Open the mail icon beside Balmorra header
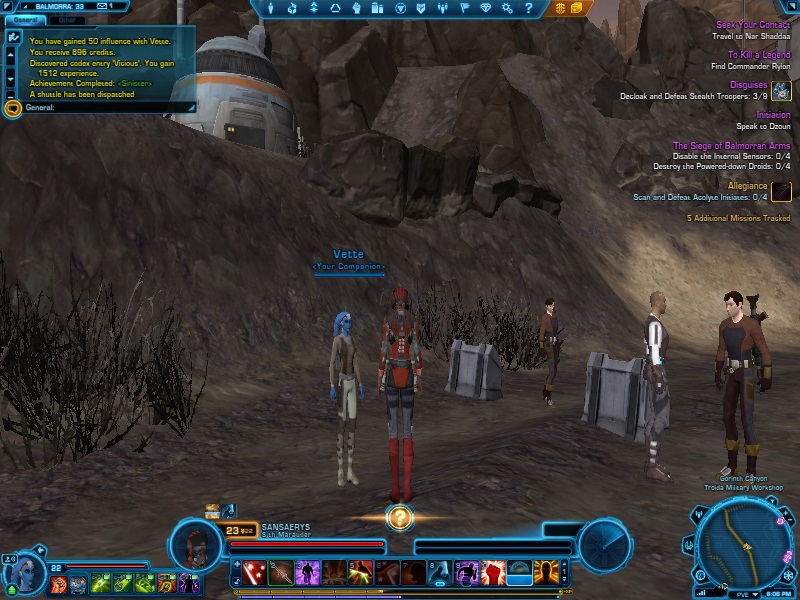Screen dimensions: 800x600 (105, 6)
